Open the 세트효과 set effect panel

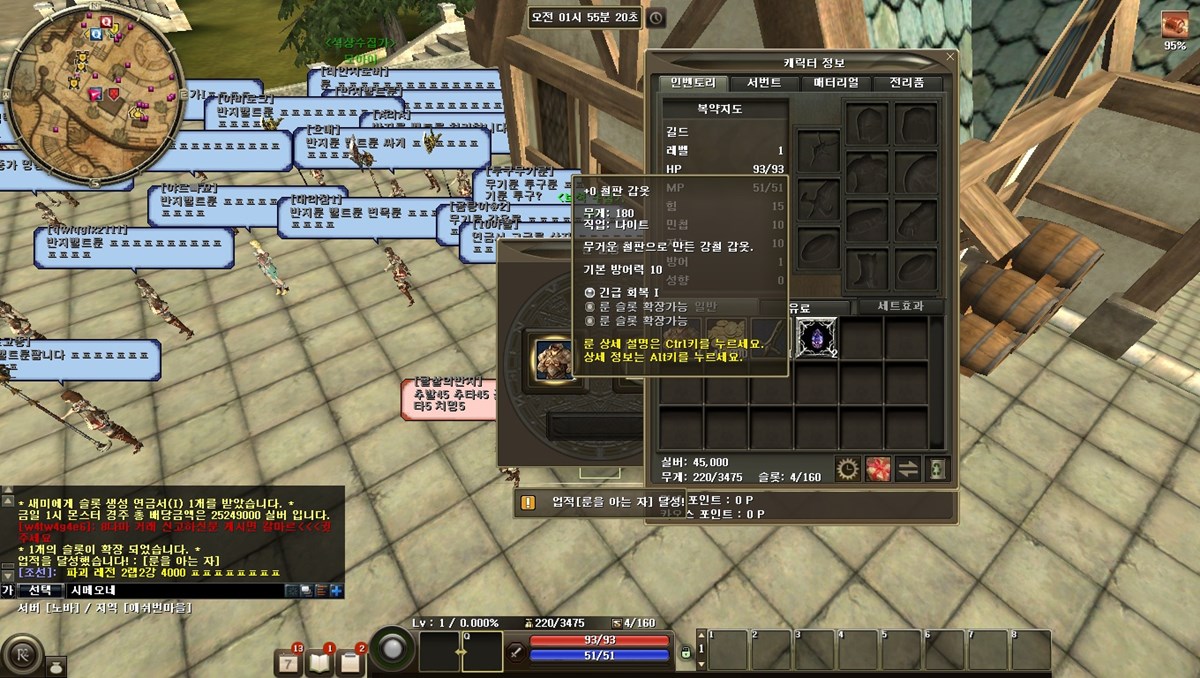[894, 306]
